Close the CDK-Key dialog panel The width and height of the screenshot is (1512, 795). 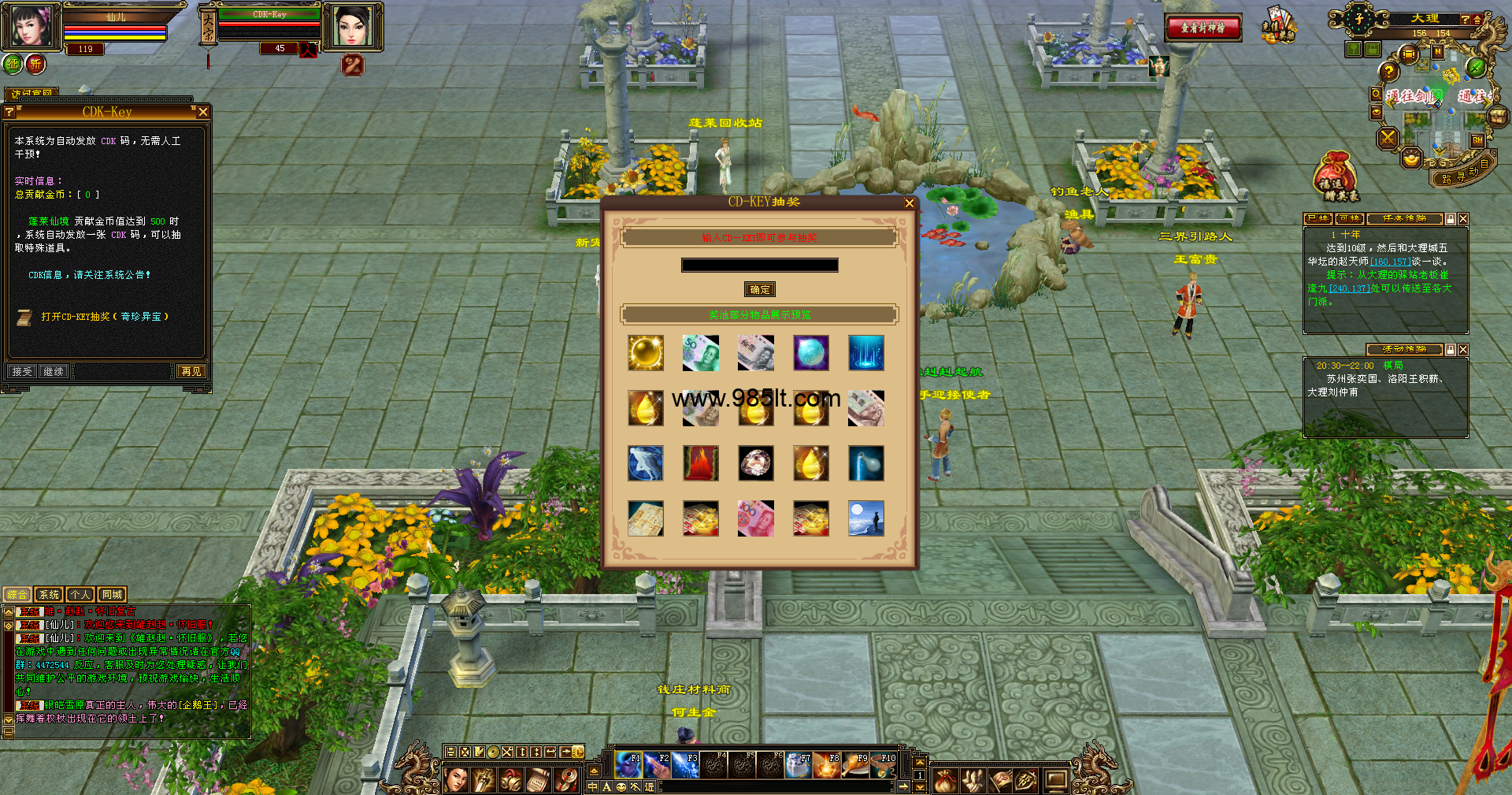[203, 112]
